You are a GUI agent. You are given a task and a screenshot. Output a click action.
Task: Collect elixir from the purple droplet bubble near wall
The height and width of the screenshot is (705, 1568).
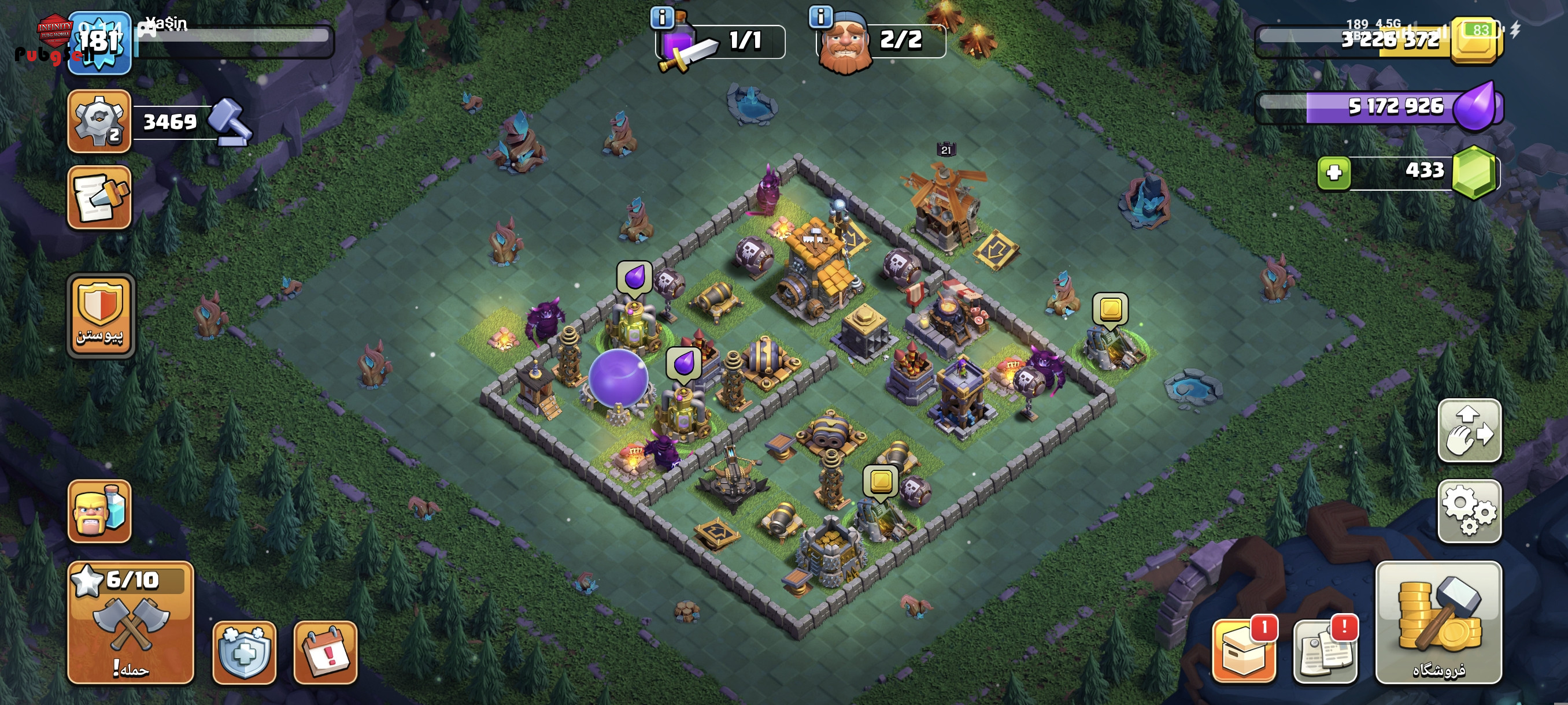(x=634, y=278)
